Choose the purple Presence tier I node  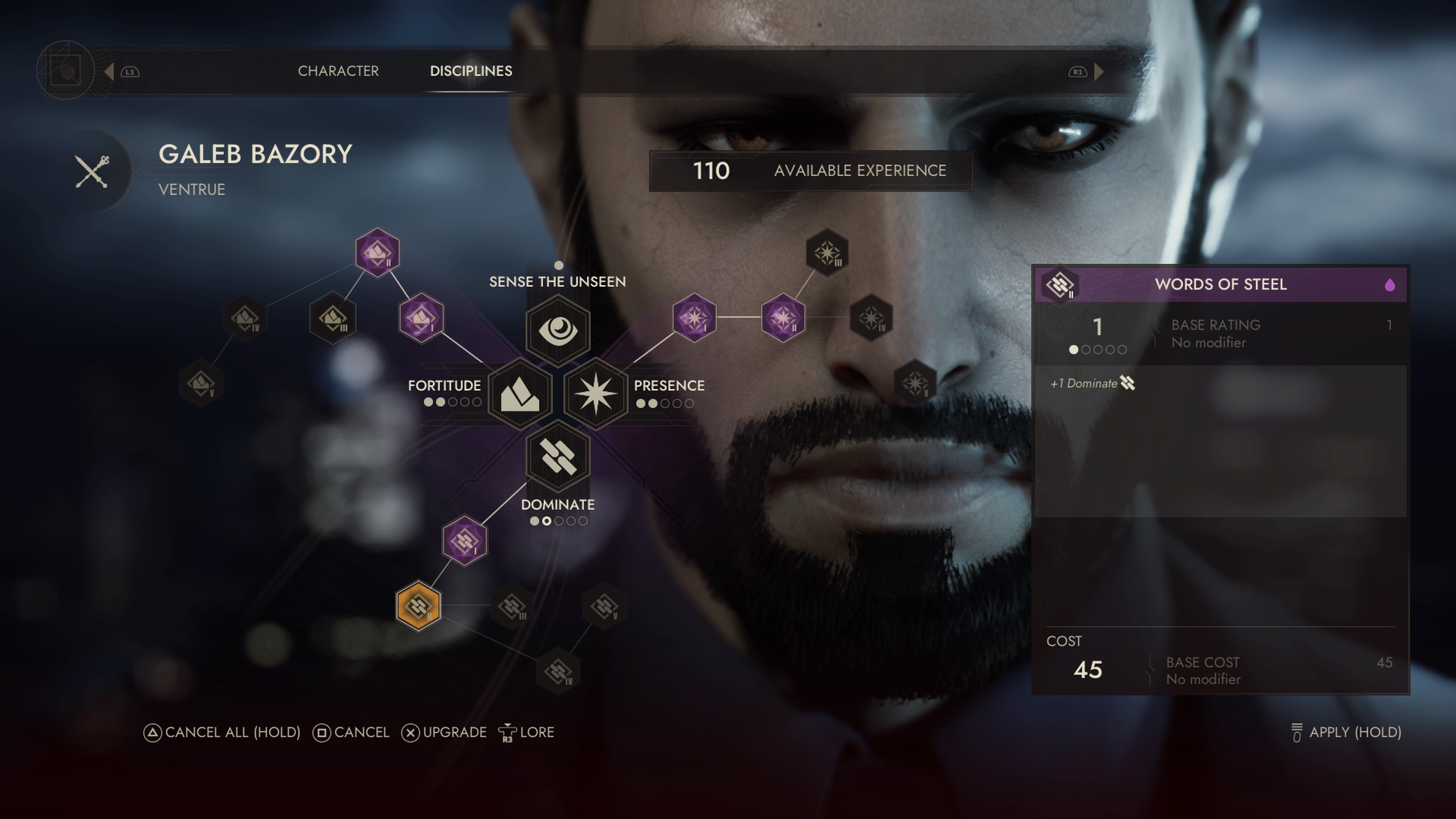click(694, 318)
